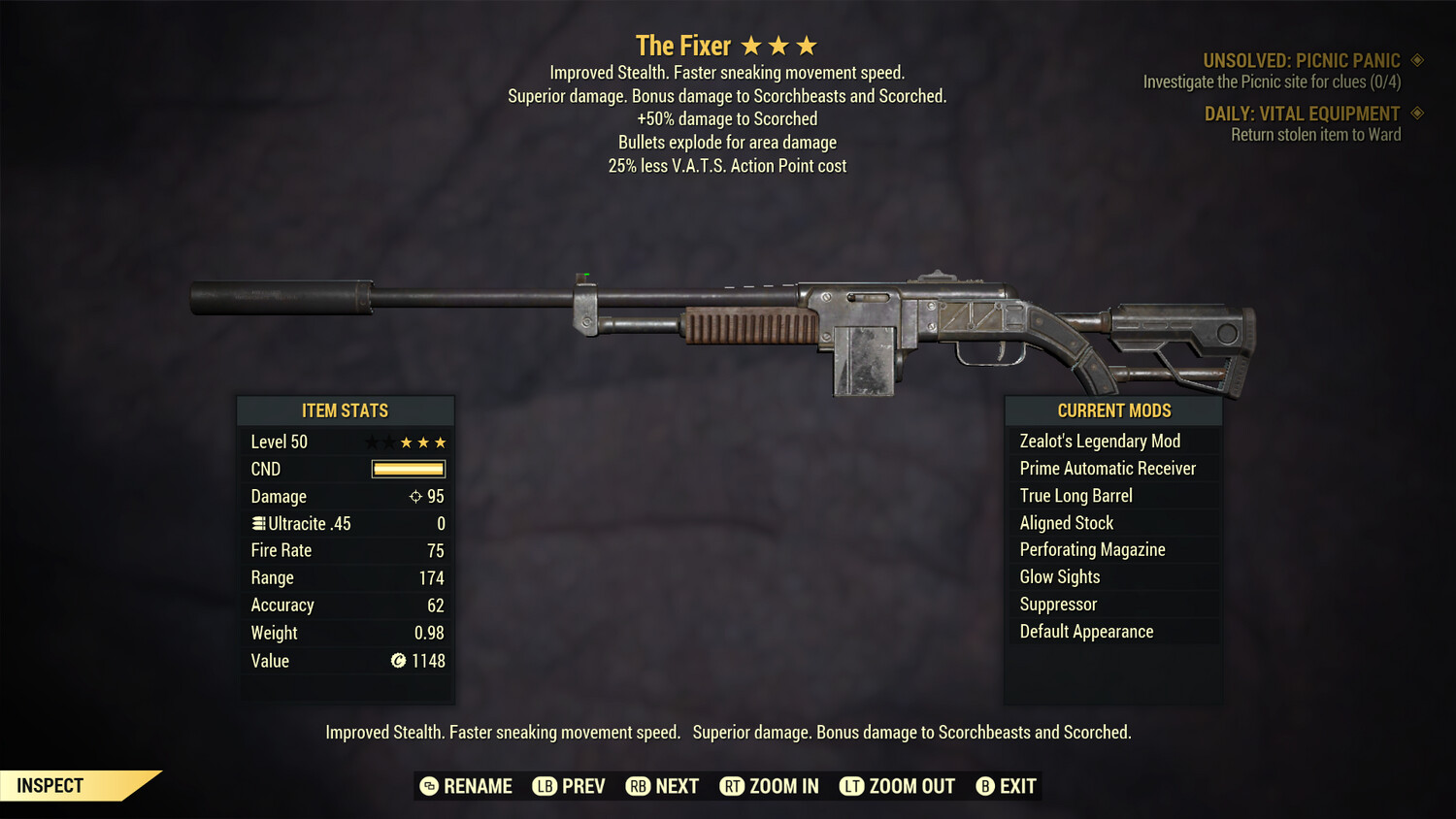The width and height of the screenshot is (1456, 819).
Task: Click the crosshair icon next to Damage 95
Action: [415, 496]
